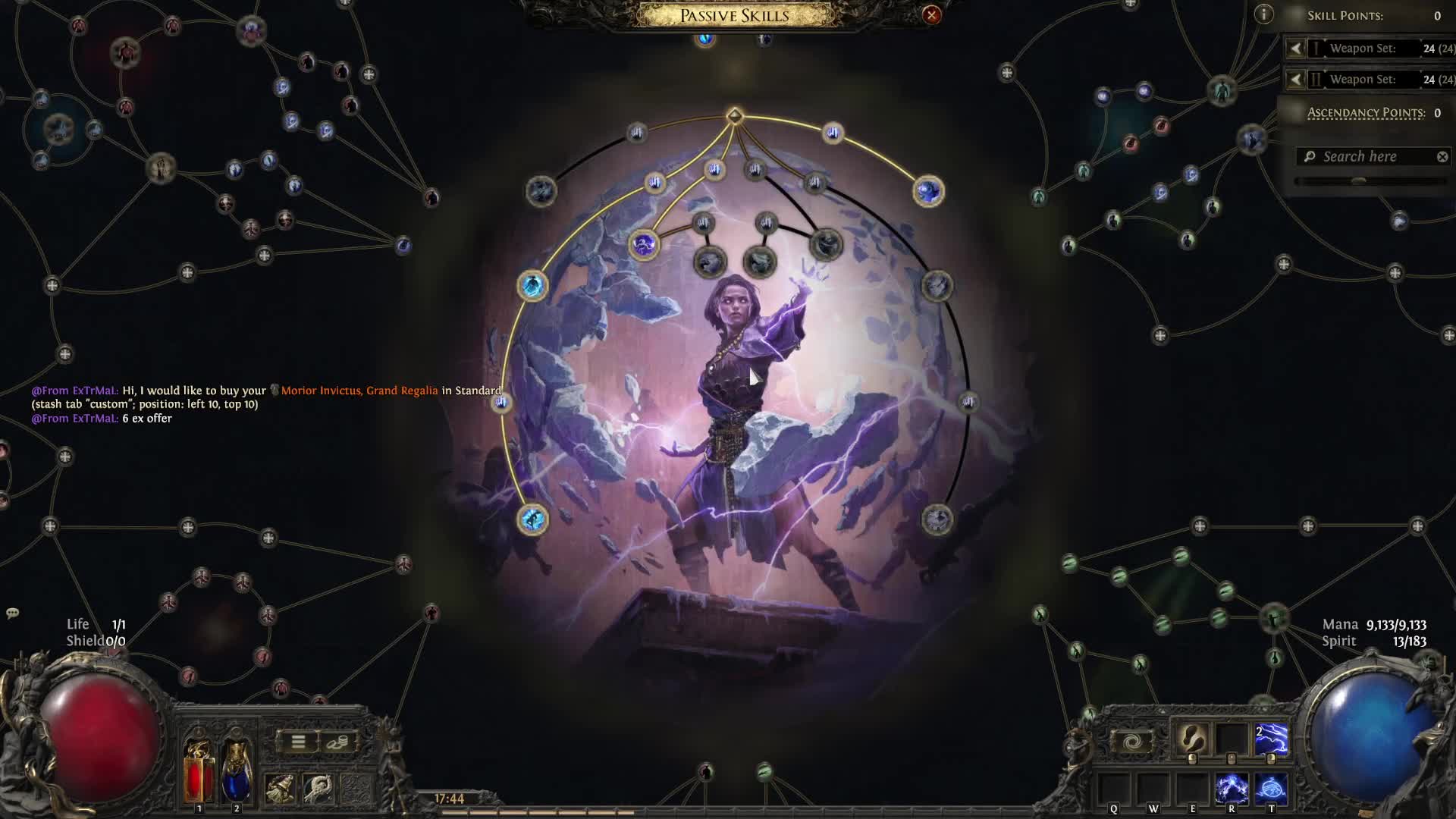Use the blue mana flask
Viewport: 1456px width, 819px height.
237,771
